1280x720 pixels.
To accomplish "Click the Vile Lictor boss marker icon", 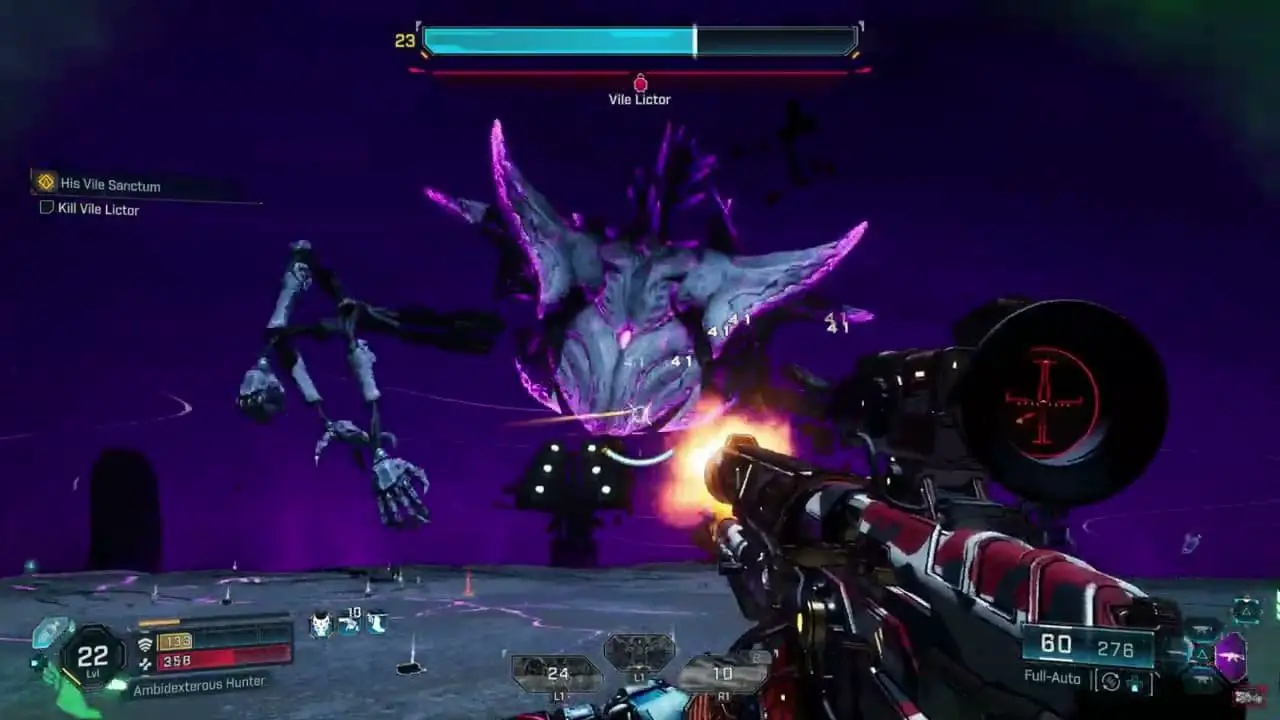I will pos(640,84).
